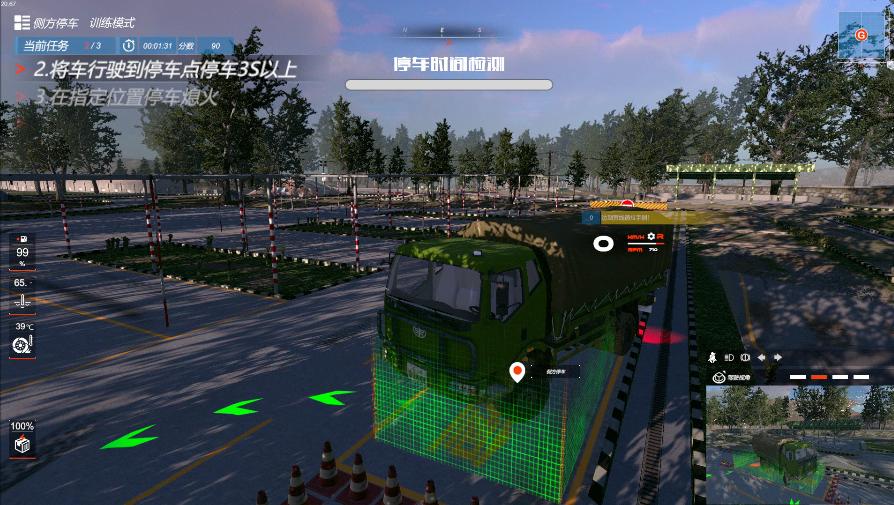This screenshot has height=505, width=894.
Task: Click the left turn signal arrow
Action: click(761, 357)
